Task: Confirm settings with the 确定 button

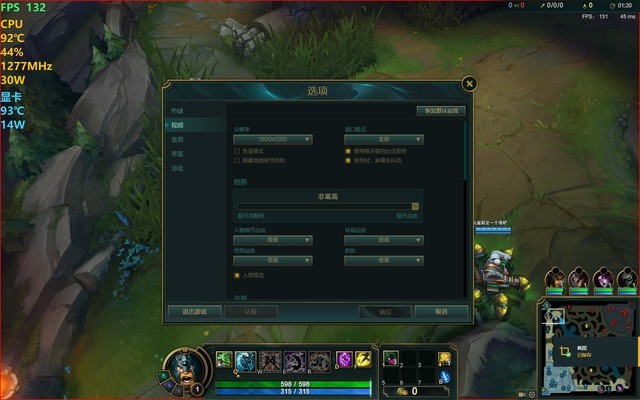Action: (x=385, y=311)
